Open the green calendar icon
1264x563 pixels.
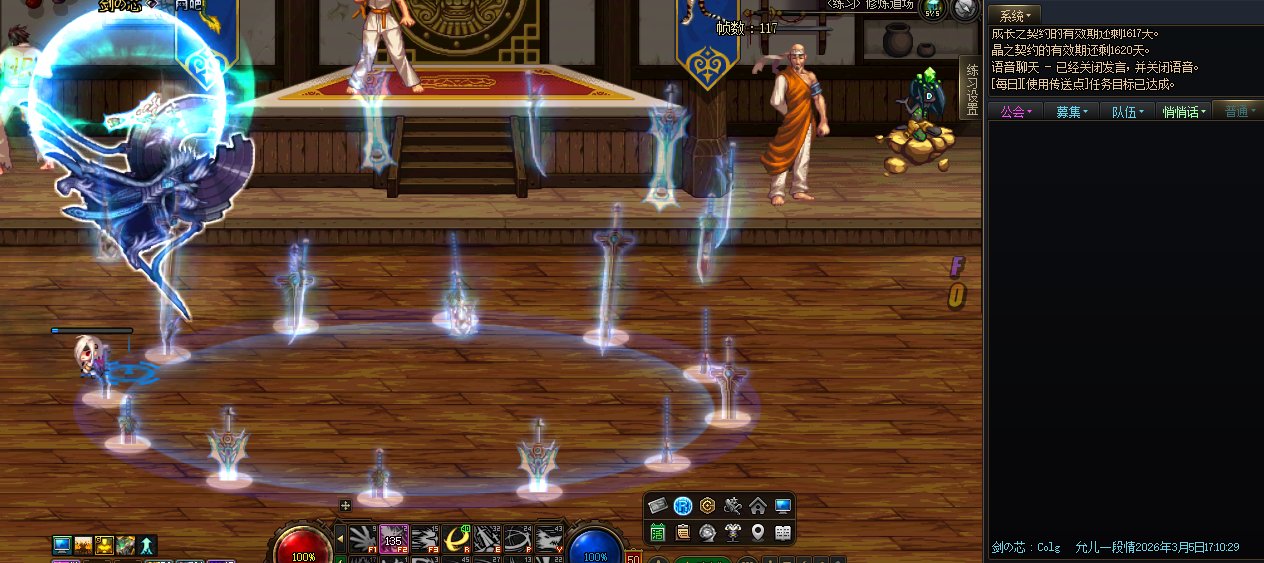click(658, 531)
